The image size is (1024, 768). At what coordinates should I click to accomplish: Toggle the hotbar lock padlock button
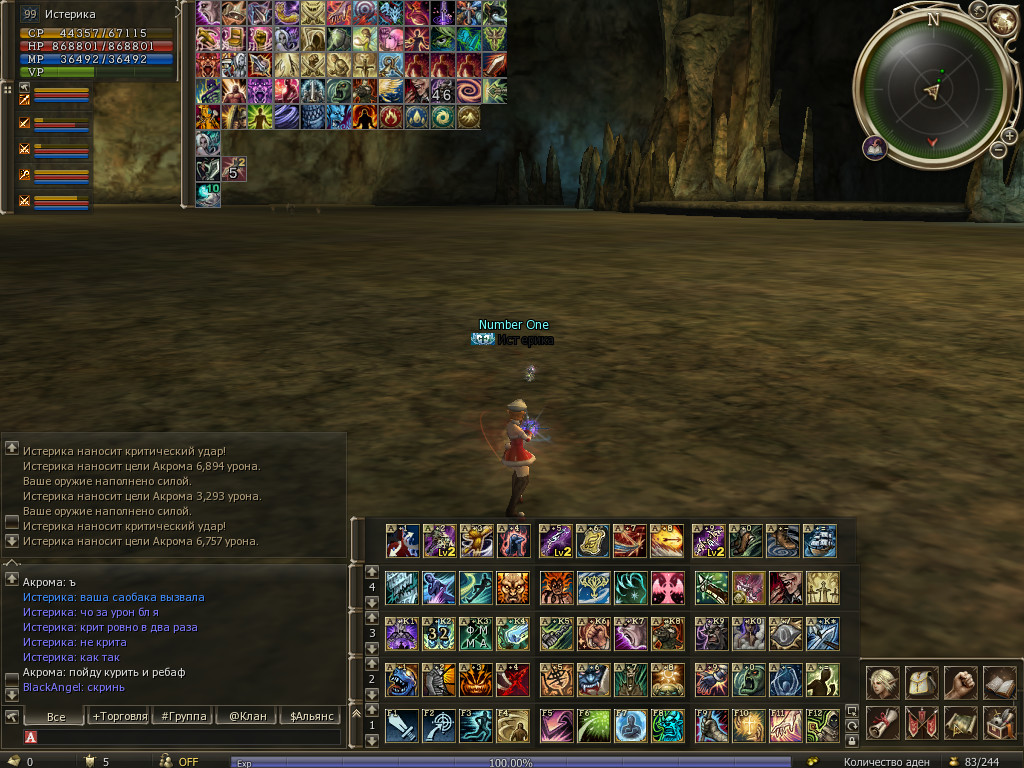[x=852, y=741]
